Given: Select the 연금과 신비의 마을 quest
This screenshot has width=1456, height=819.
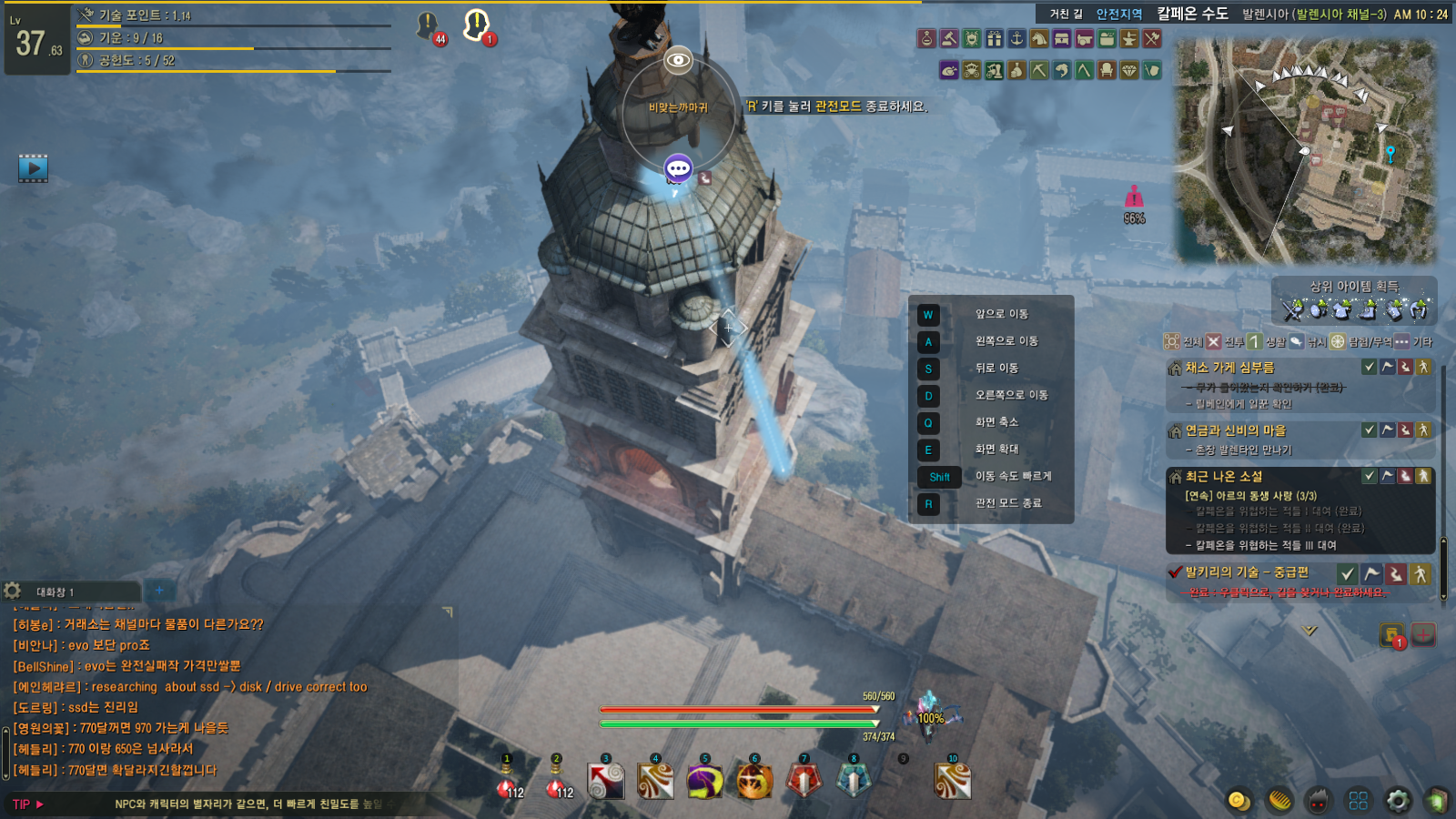Looking at the screenshot, I should [1235, 430].
